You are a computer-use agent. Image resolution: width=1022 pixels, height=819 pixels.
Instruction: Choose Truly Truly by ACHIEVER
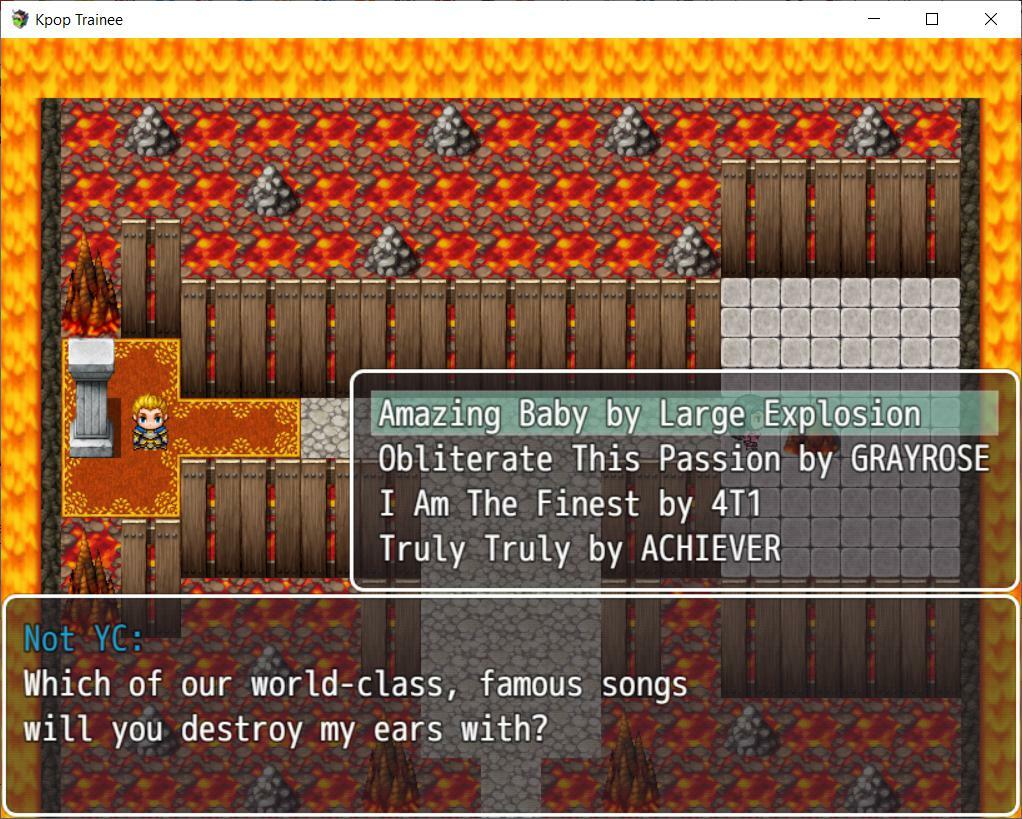(579, 549)
